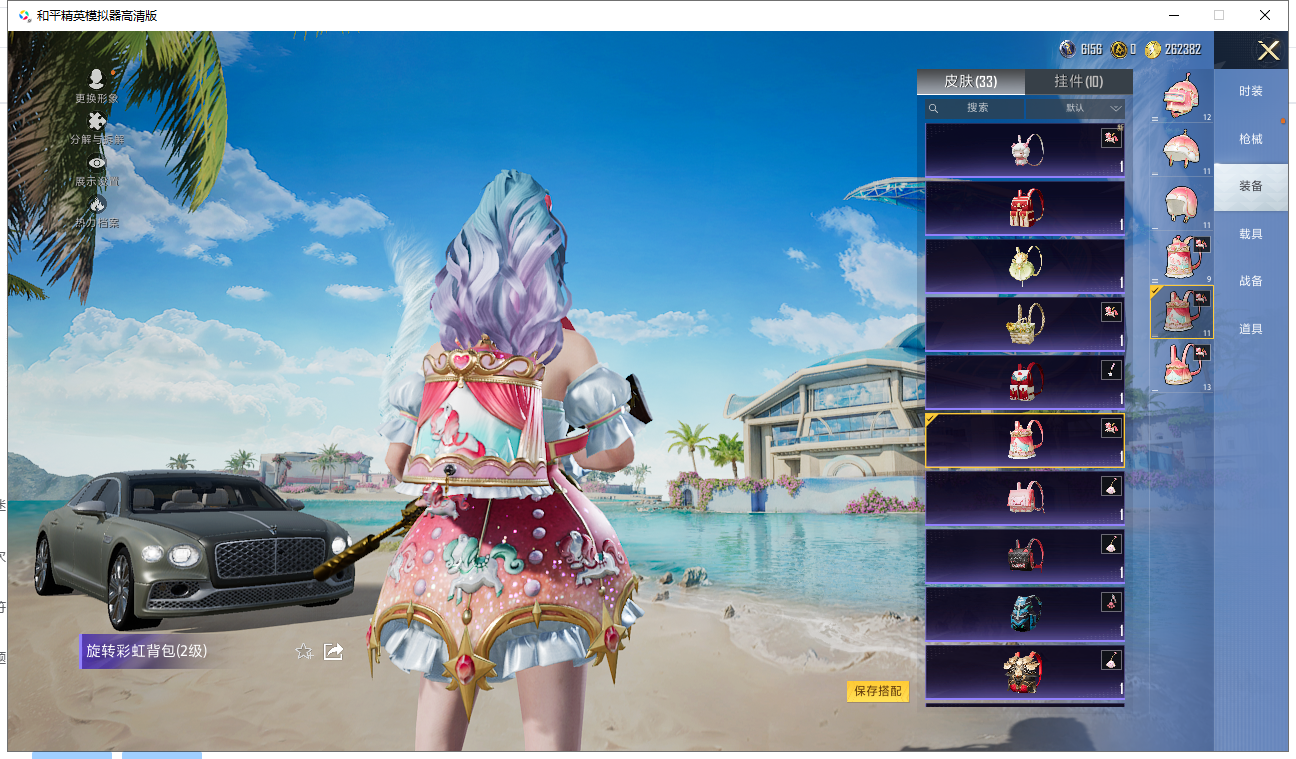Switch to the 枪械 category
Viewport: 1296px width, 759px height.
[1250, 139]
